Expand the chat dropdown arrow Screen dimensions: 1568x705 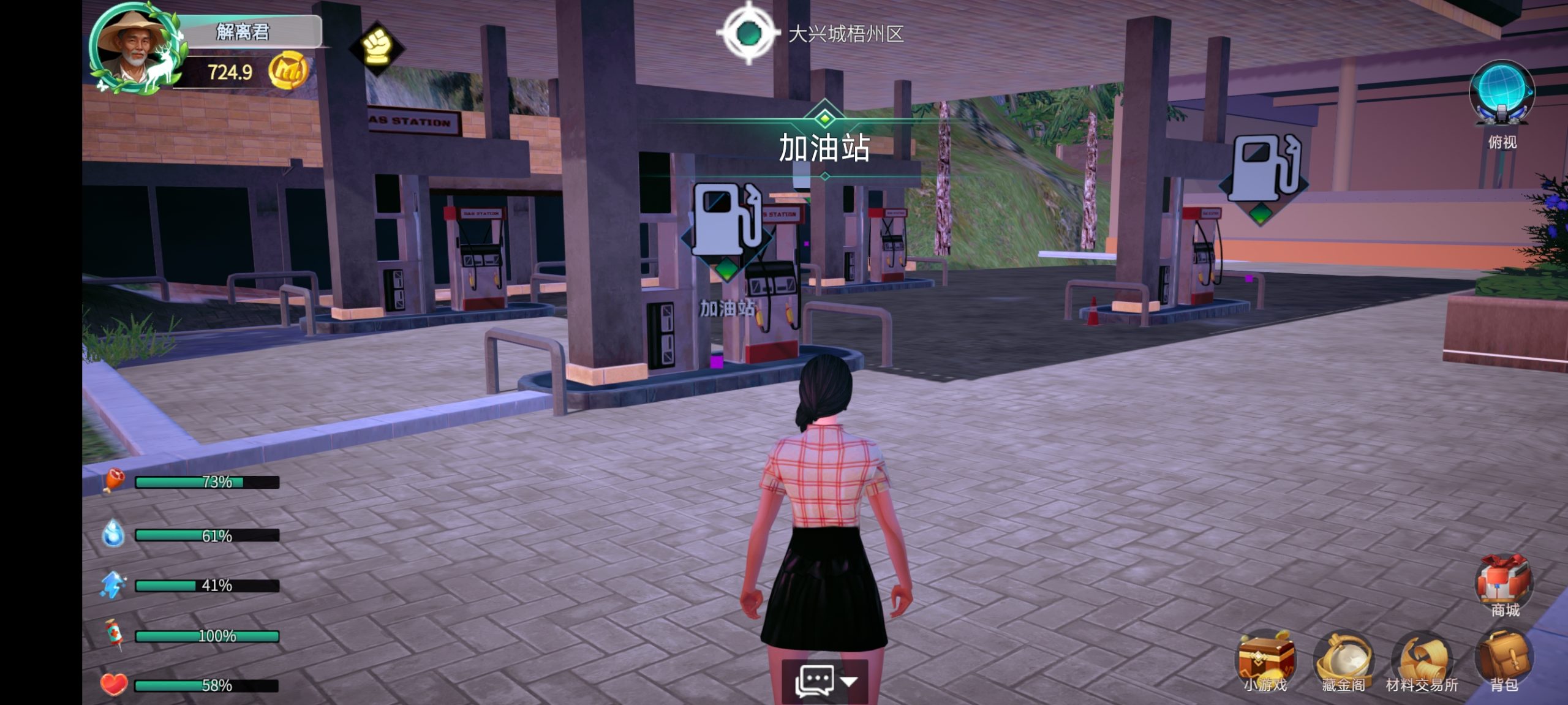point(849,680)
